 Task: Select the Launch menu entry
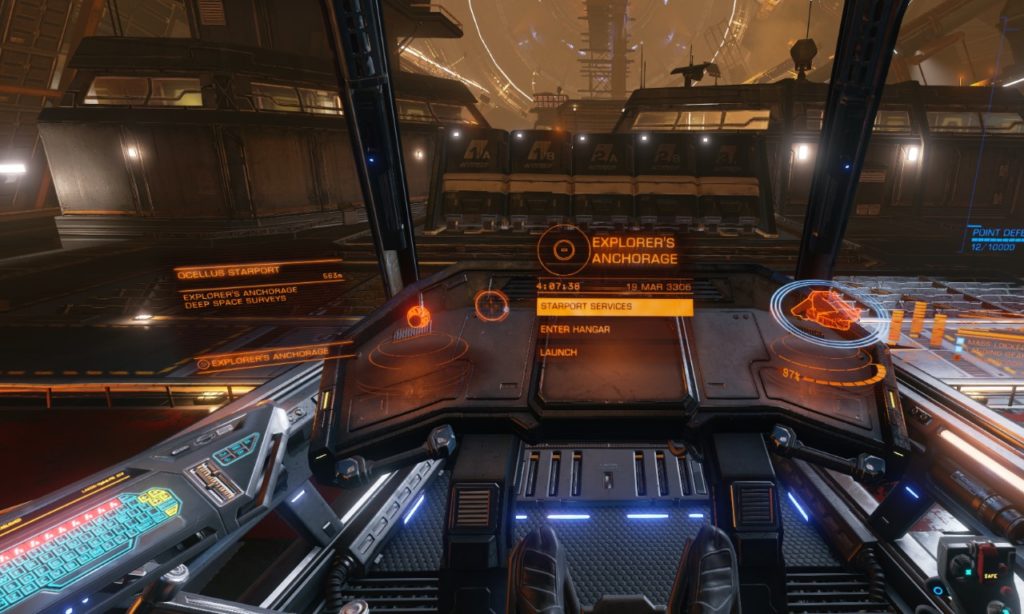559,352
